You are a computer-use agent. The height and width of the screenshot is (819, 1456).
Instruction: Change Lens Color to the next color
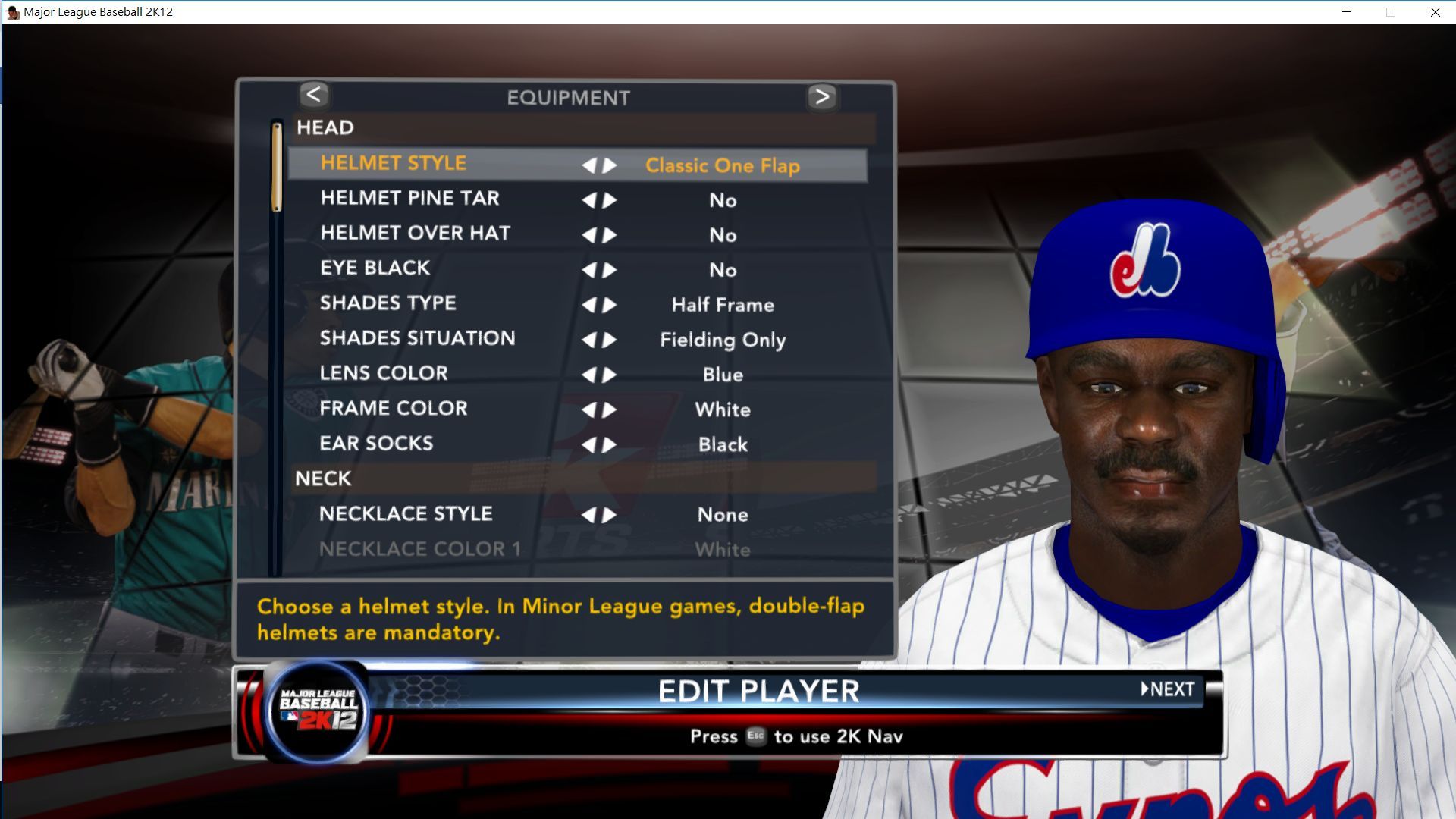click(x=610, y=375)
